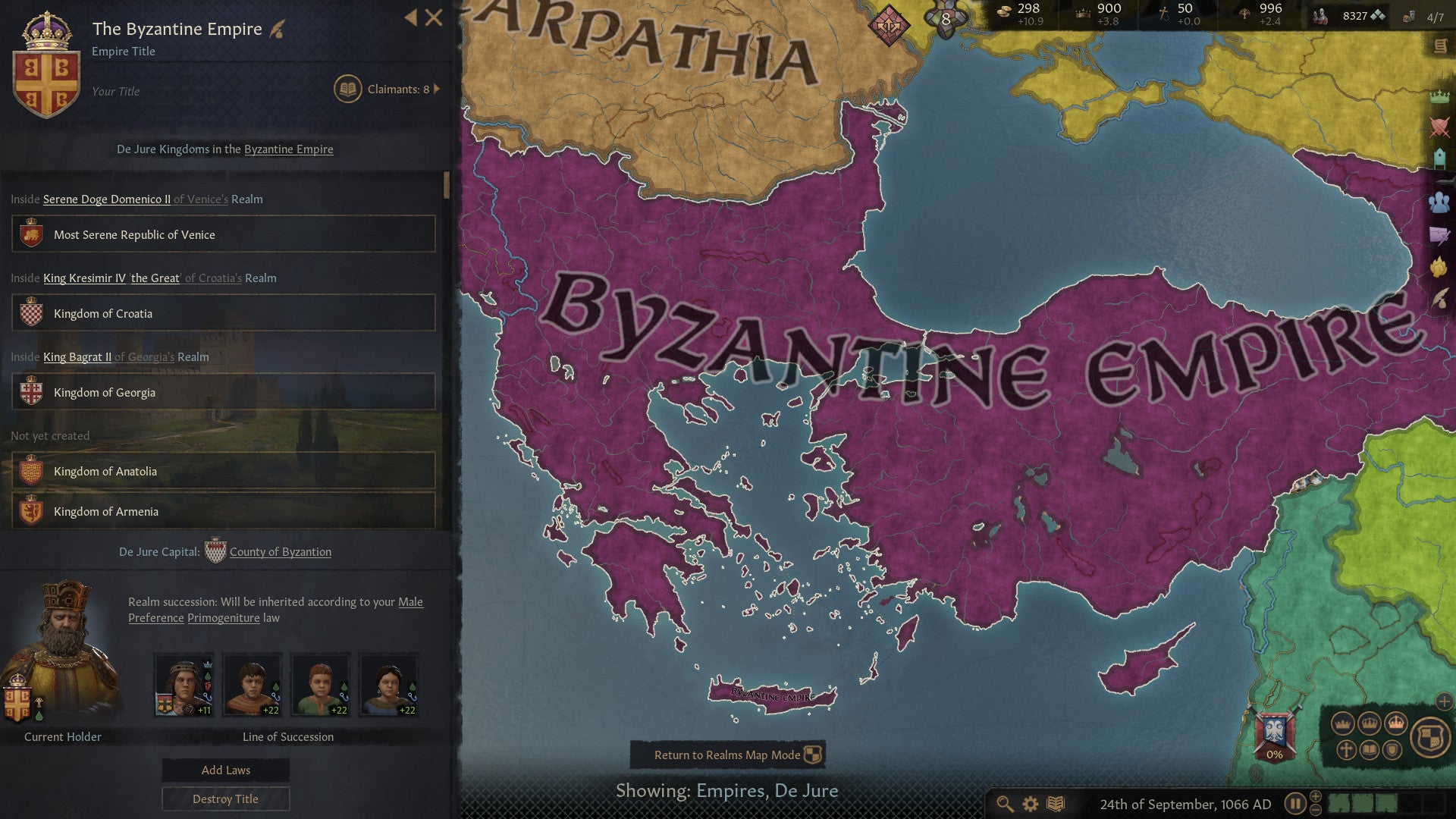Increase game speed with the plus control
The image size is (1456, 819).
pos(1316,797)
